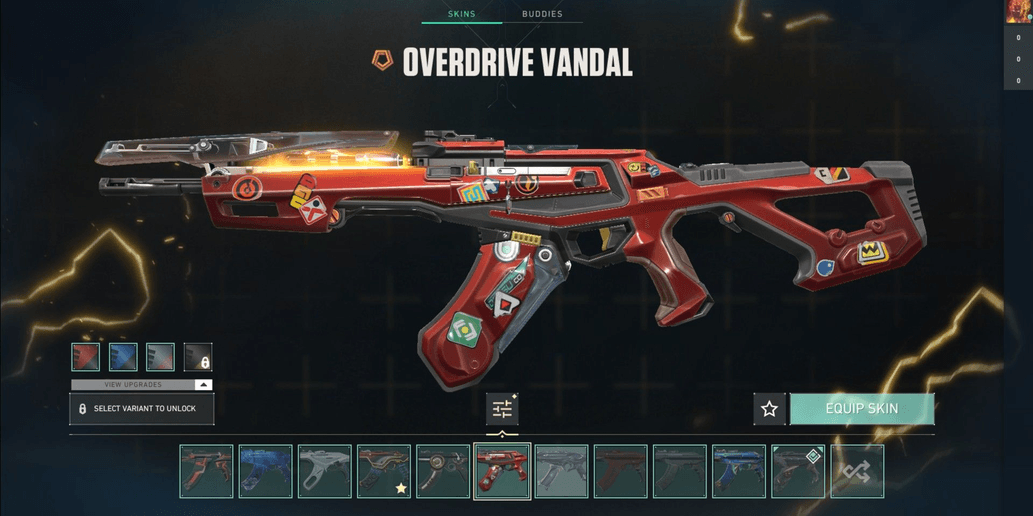Select the white Vandal skin thumbnail

coord(325,471)
